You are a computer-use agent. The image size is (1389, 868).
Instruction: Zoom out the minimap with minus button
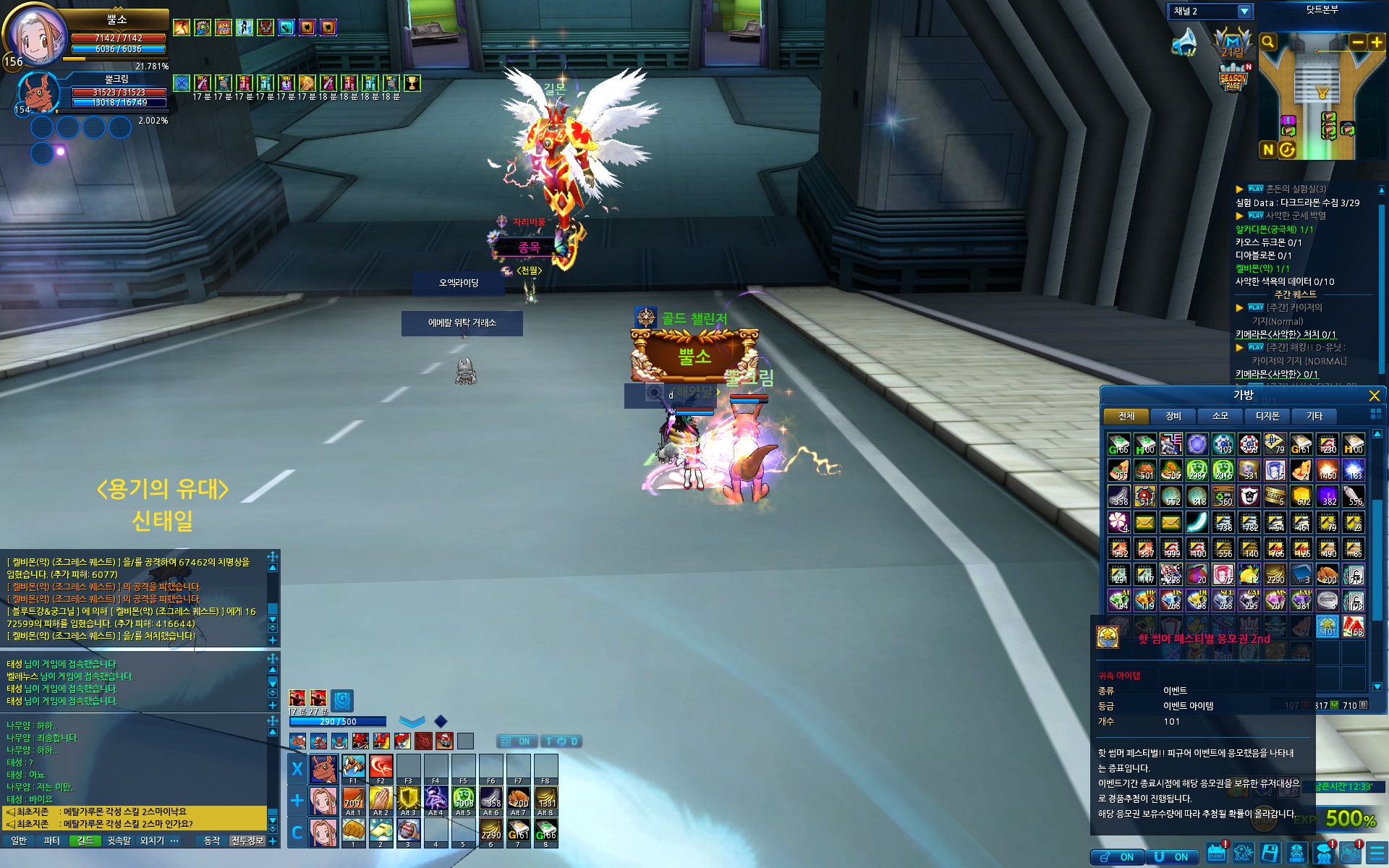[x=1358, y=42]
